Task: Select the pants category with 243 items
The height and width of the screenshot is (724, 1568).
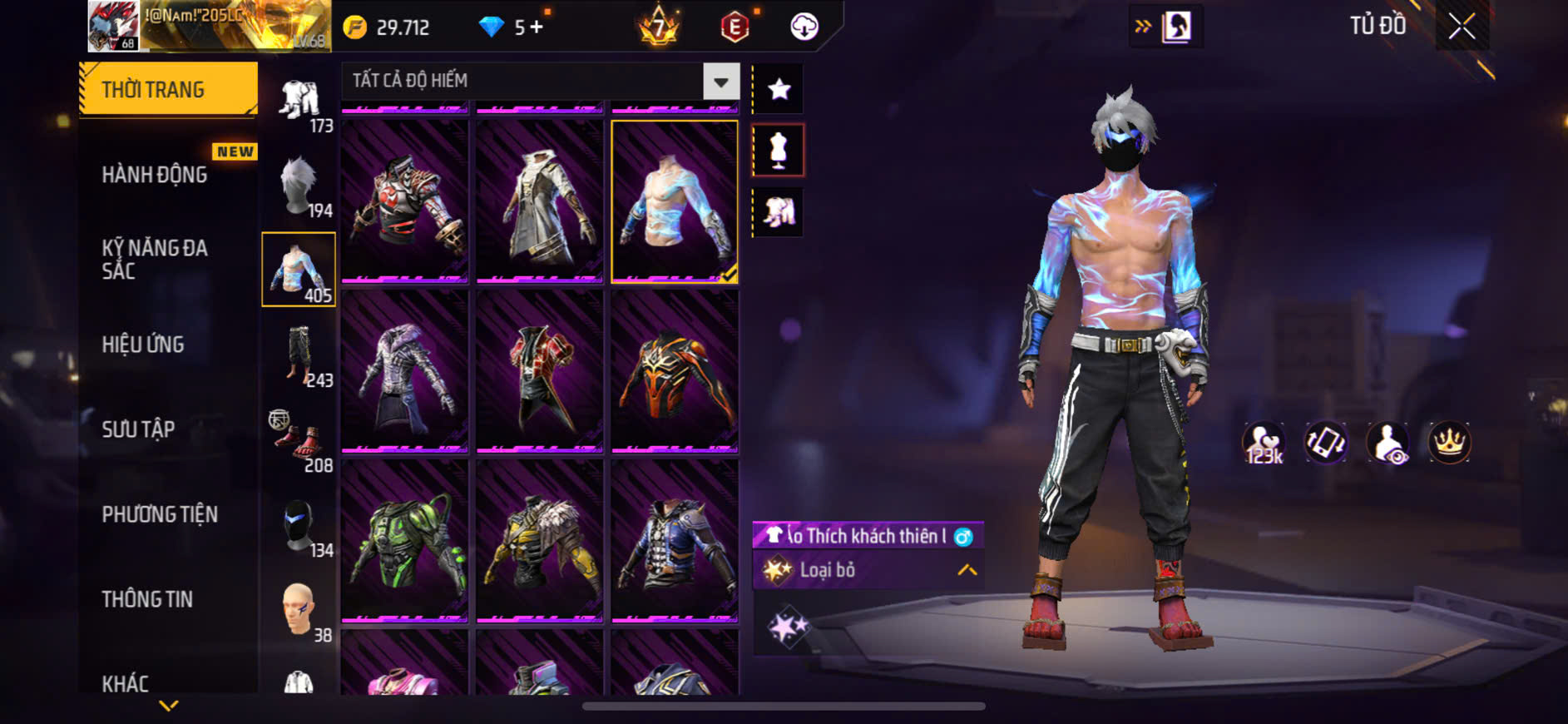Action: click(x=299, y=355)
